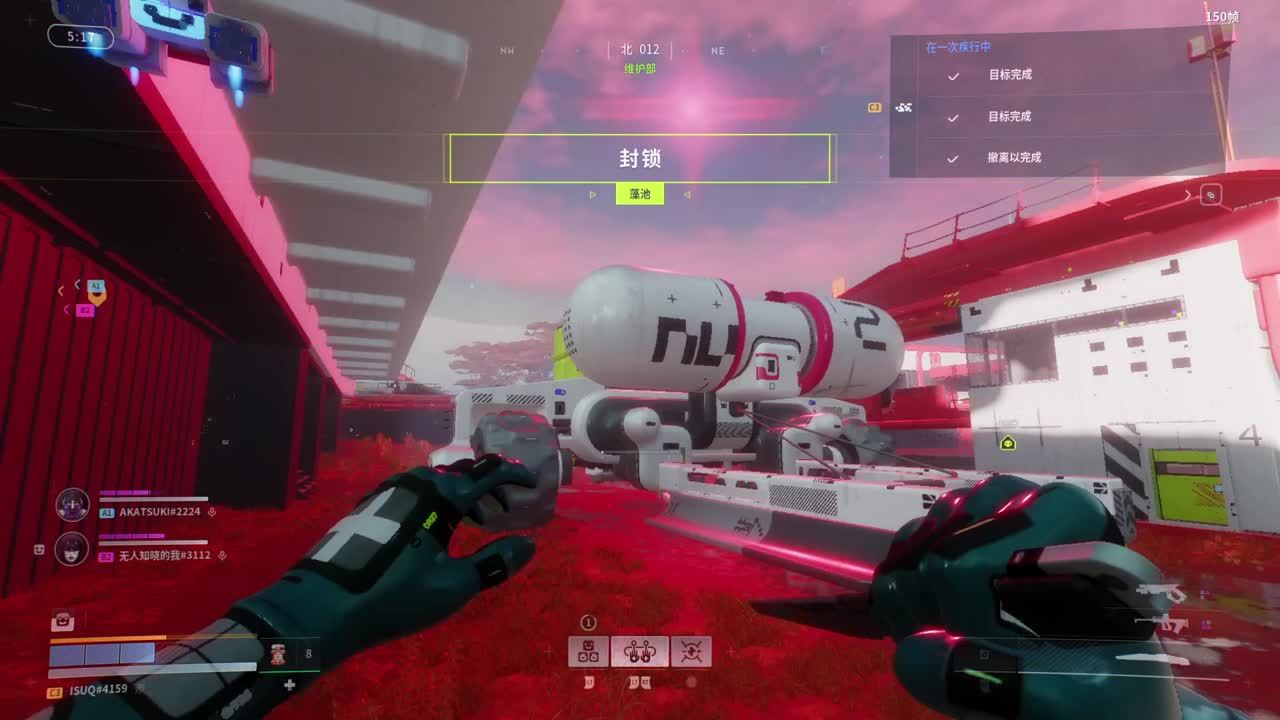1280x720 pixels.
Task: Click the backpack icon above the health bar
Action: point(62,621)
